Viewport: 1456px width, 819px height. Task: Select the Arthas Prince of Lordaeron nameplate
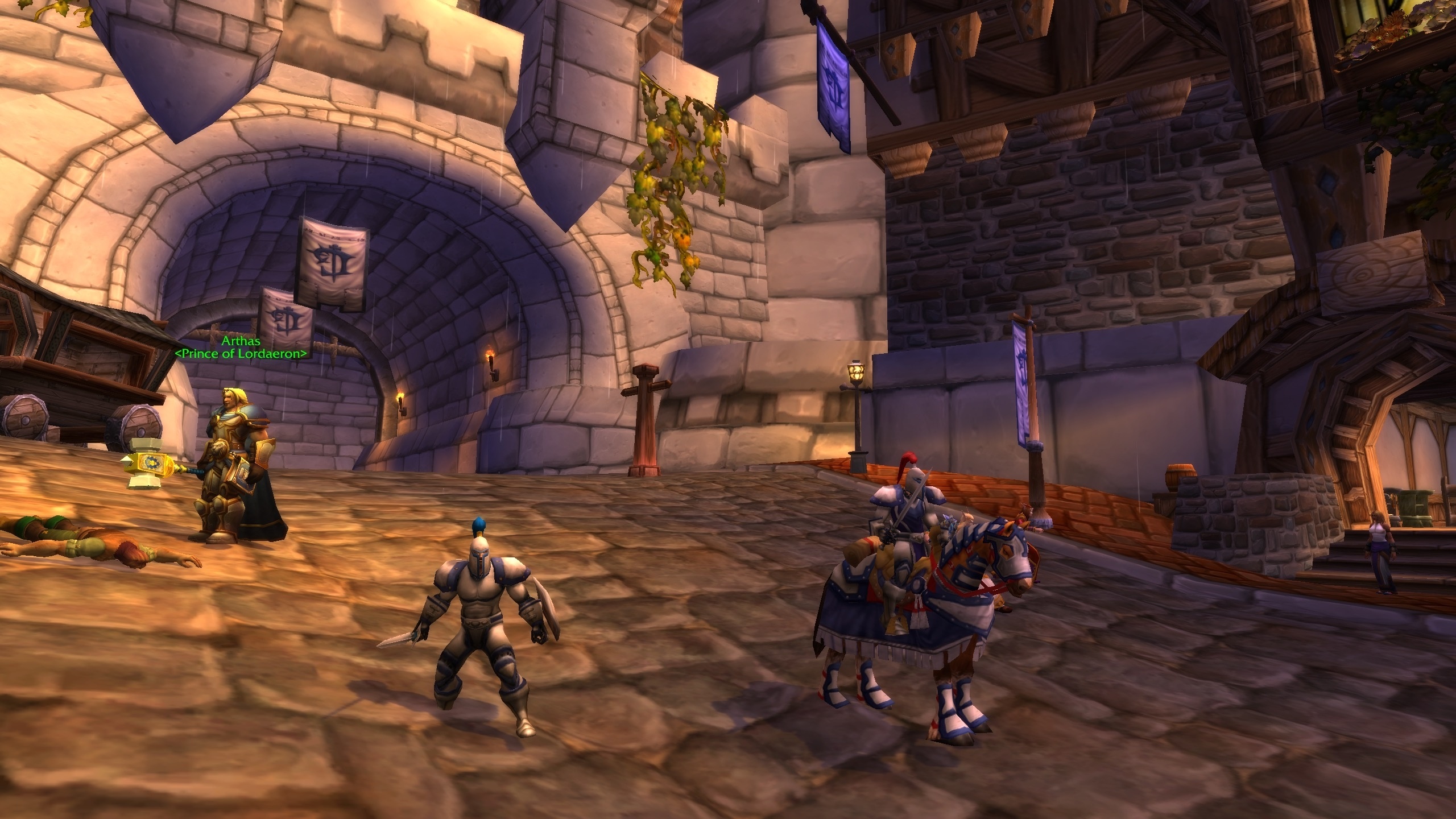coord(241,348)
